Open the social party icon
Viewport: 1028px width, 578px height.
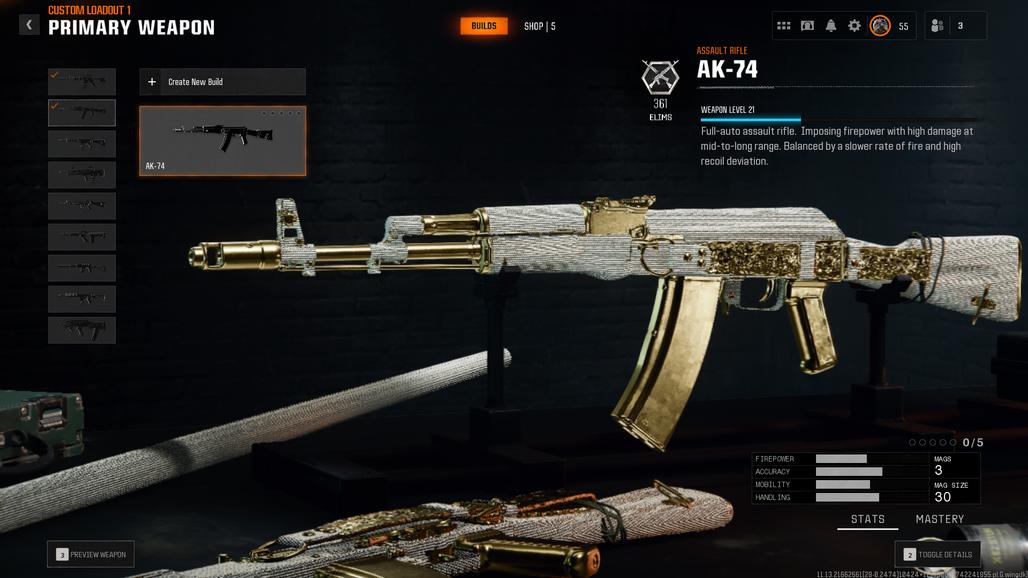pos(938,26)
